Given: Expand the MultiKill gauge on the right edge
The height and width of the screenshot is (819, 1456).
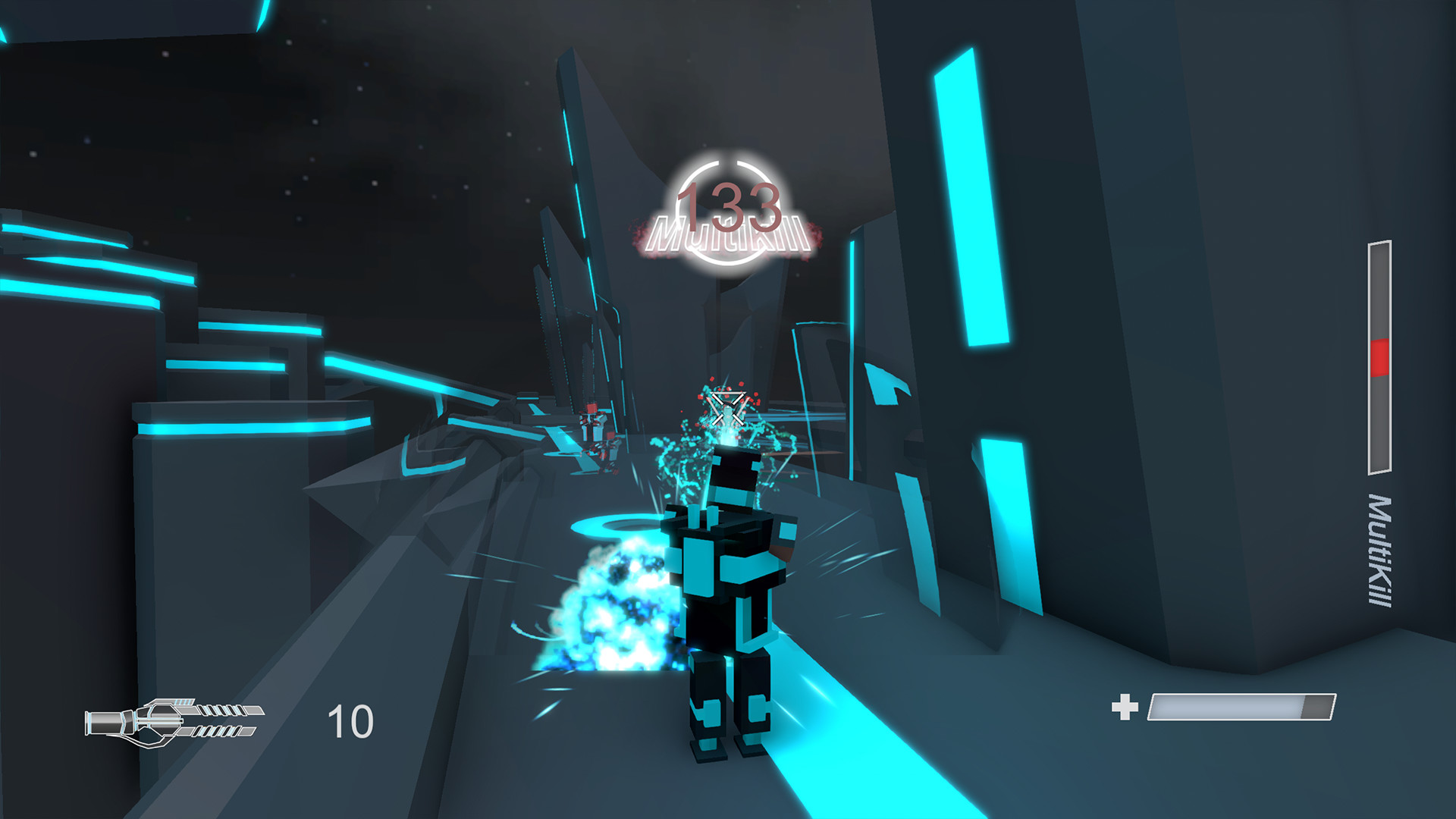Looking at the screenshot, I should tap(1380, 356).
